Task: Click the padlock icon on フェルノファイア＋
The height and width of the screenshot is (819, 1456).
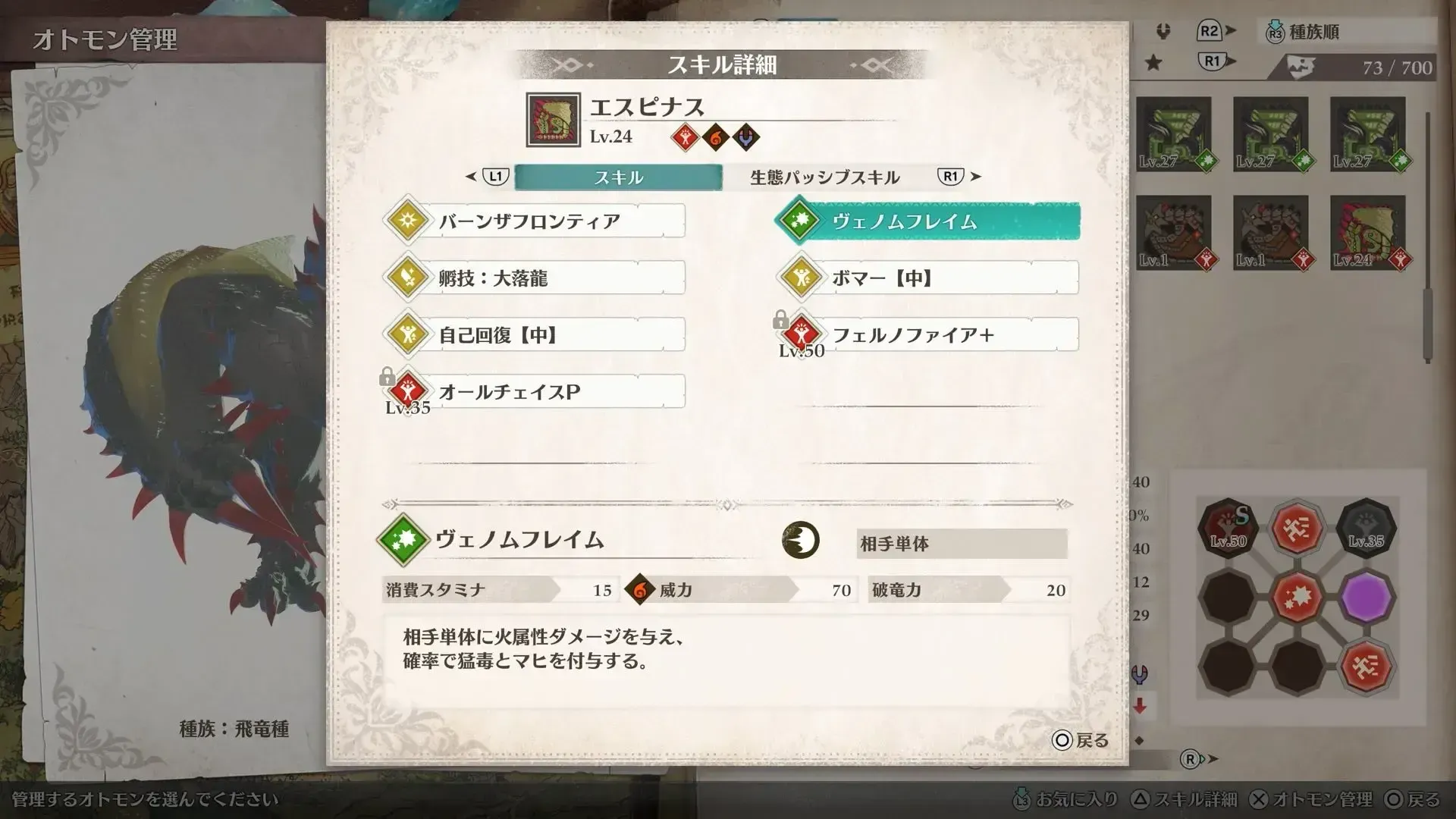Action: [x=782, y=319]
